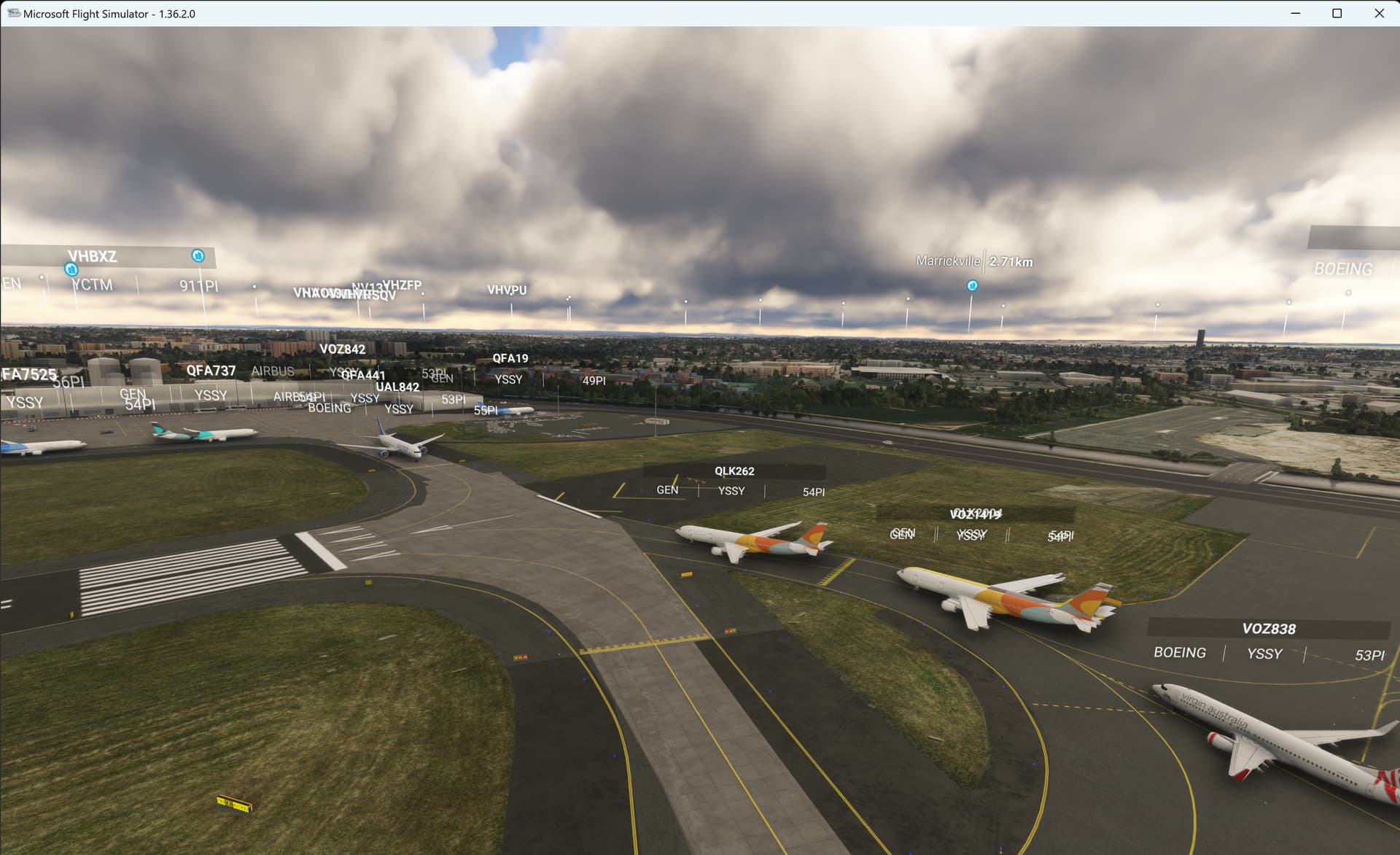Expand the VOZ838 aircraft info banner
The width and height of the screenshot is (1400, 855).
pyautogui.click(x=1269, y=628)
